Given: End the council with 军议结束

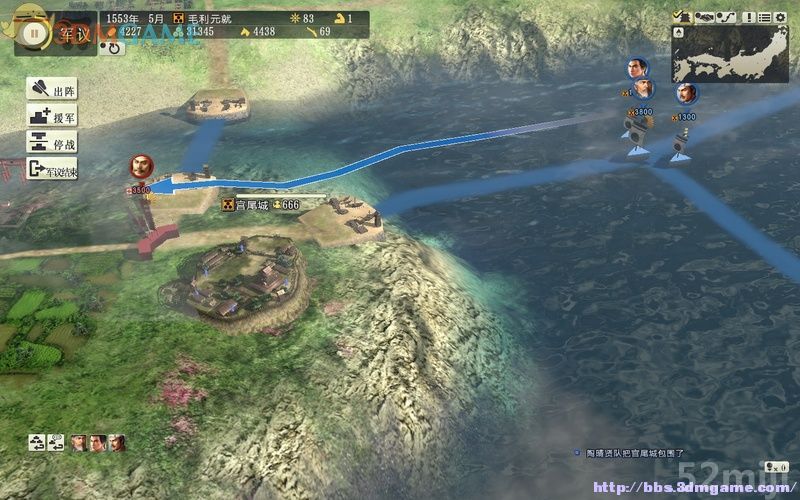Looking at the screenshot, I should pos(53,170).
